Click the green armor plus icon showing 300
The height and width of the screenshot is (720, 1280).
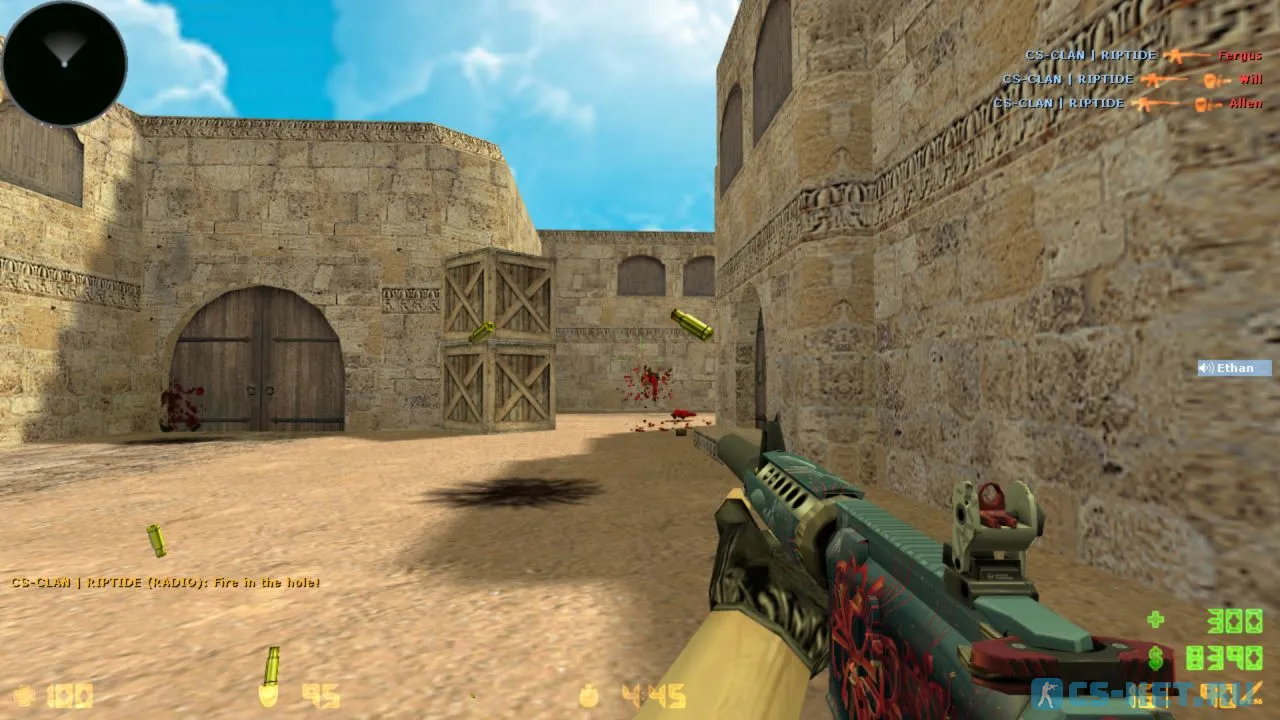(x=1157, y=620)
